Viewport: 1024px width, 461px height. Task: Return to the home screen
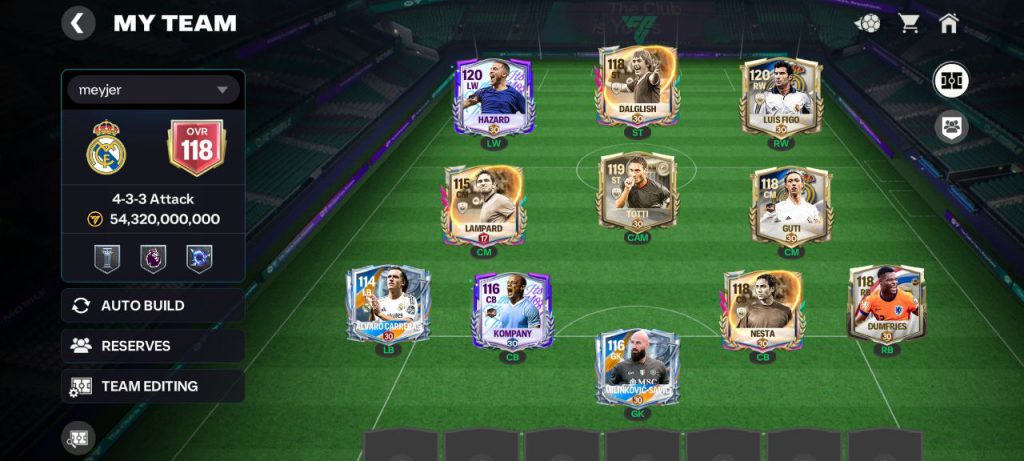click(x=949, y=23)
